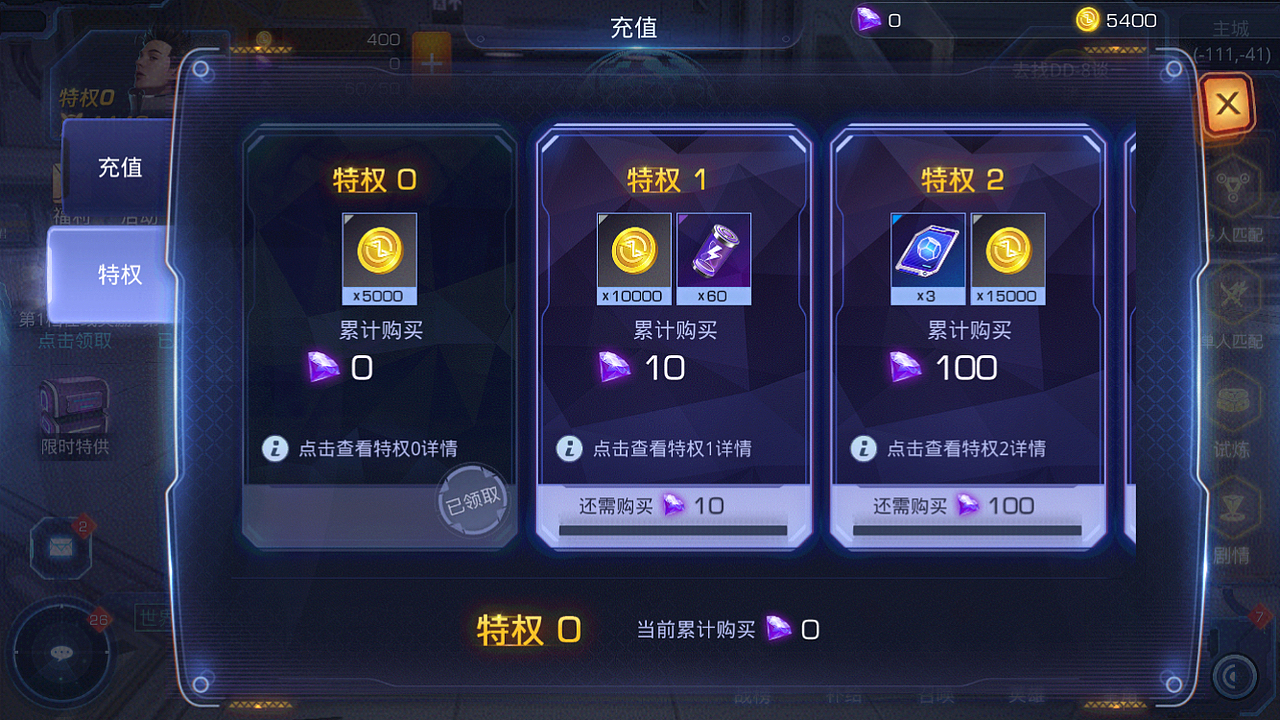Click the purple diamond currency icon
The width and height of the screenshot is (1280, 720).
click(x=868, y=19)
